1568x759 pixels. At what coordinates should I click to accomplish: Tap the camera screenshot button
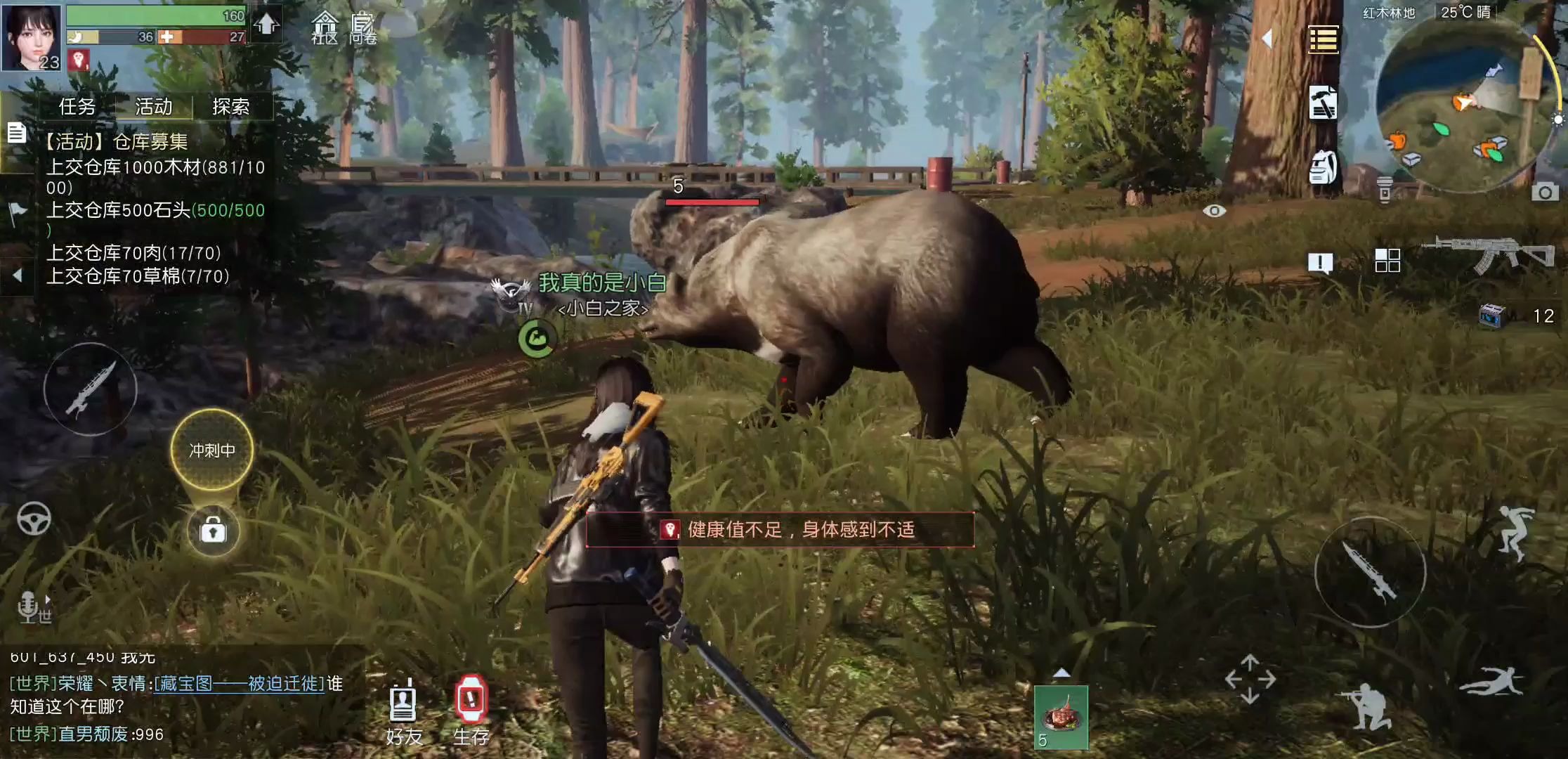(1544, 192)
